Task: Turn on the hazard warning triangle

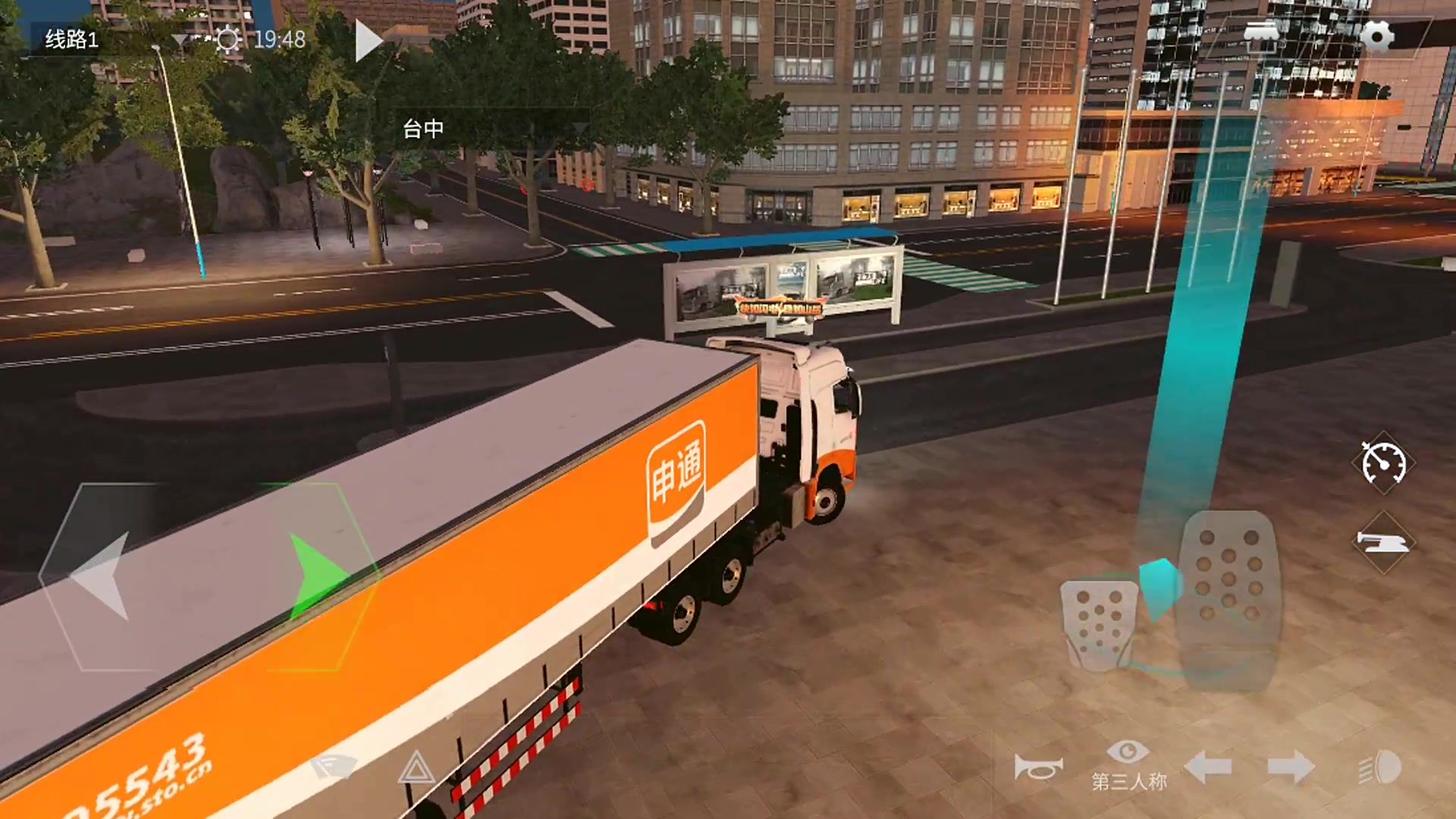Action: pos(416,767)
